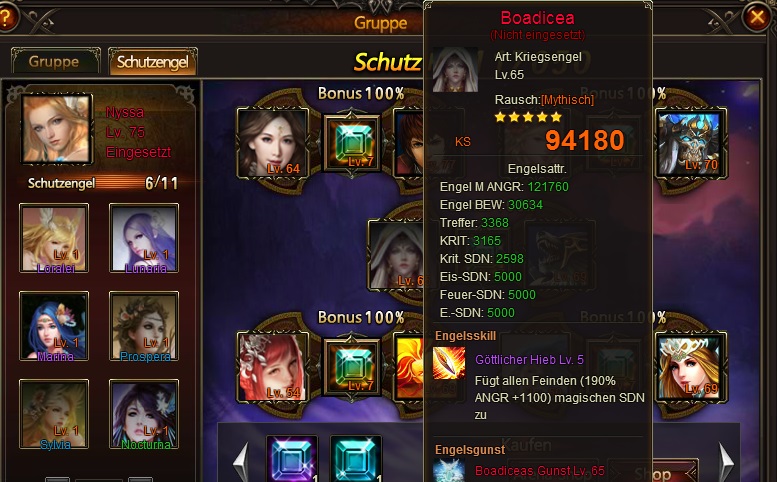Pick the angel Nocturna
The height and width of the screenshot is (482, 777).
144,414
